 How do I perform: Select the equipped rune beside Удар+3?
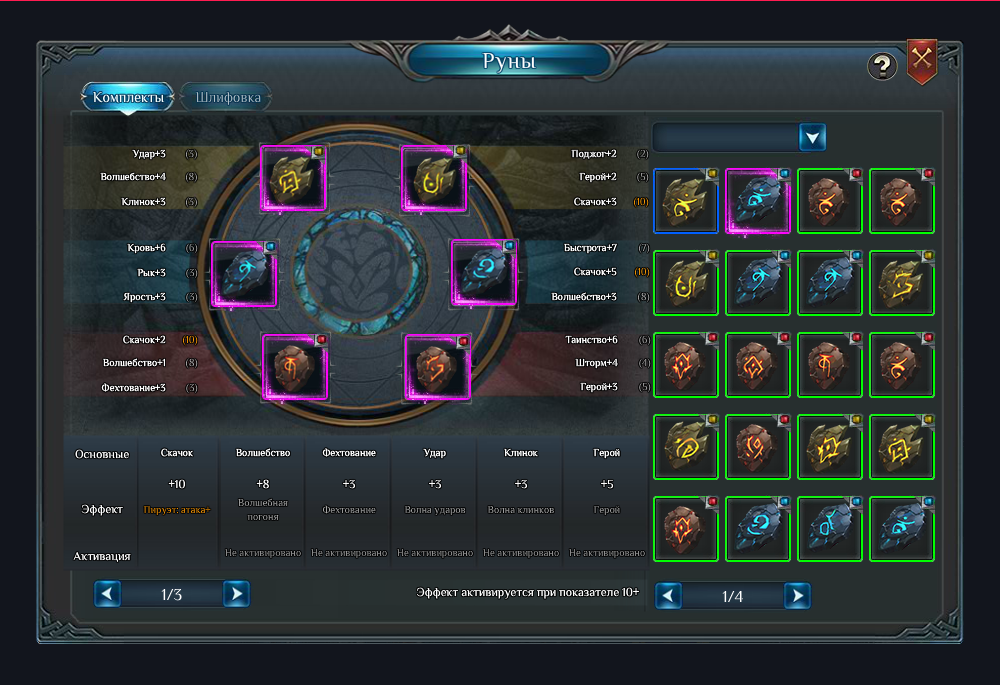(x=294, y=179)
